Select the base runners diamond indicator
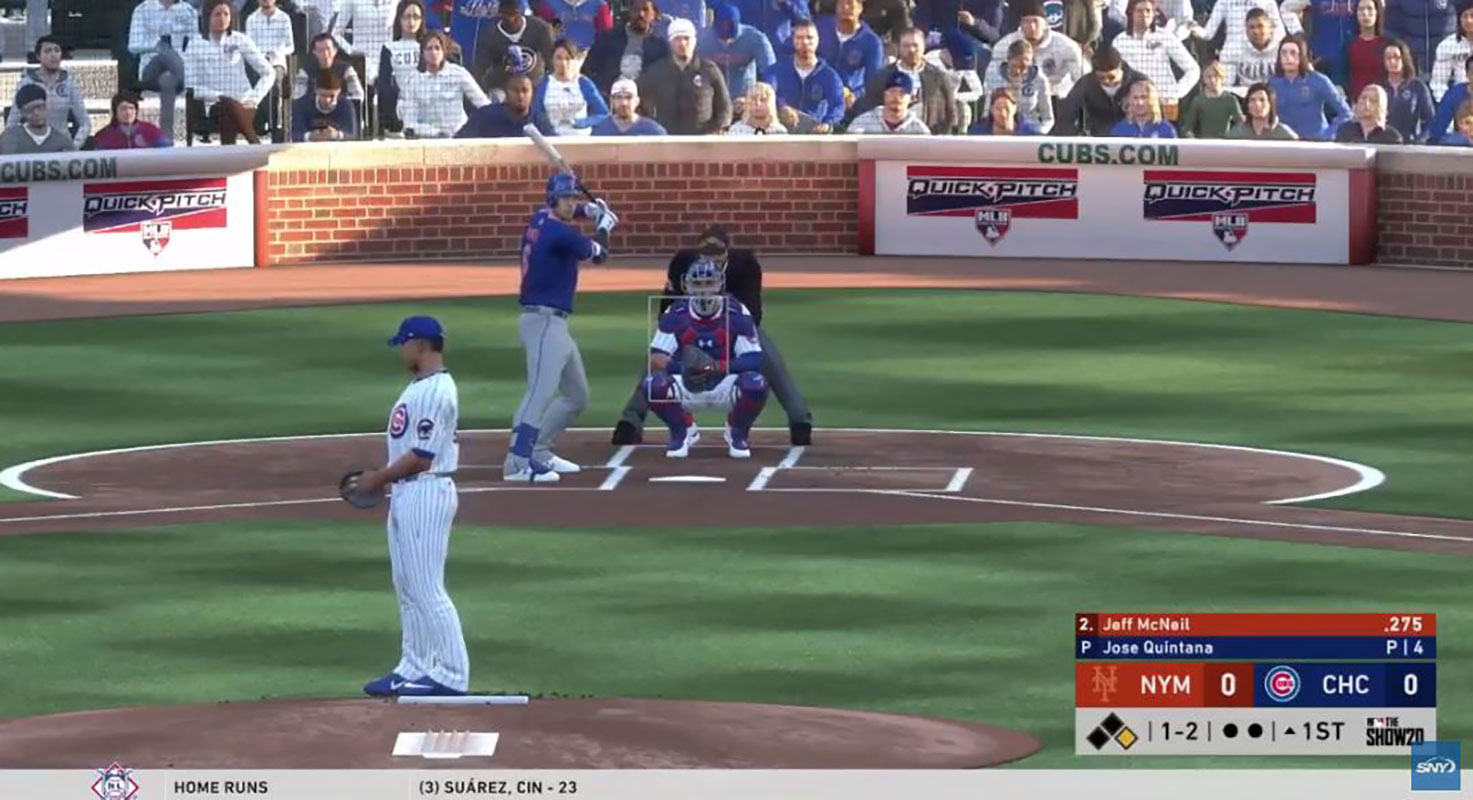Image resolution: width=1473 pixels, height=800 pixels. [x=1112, y=732]
